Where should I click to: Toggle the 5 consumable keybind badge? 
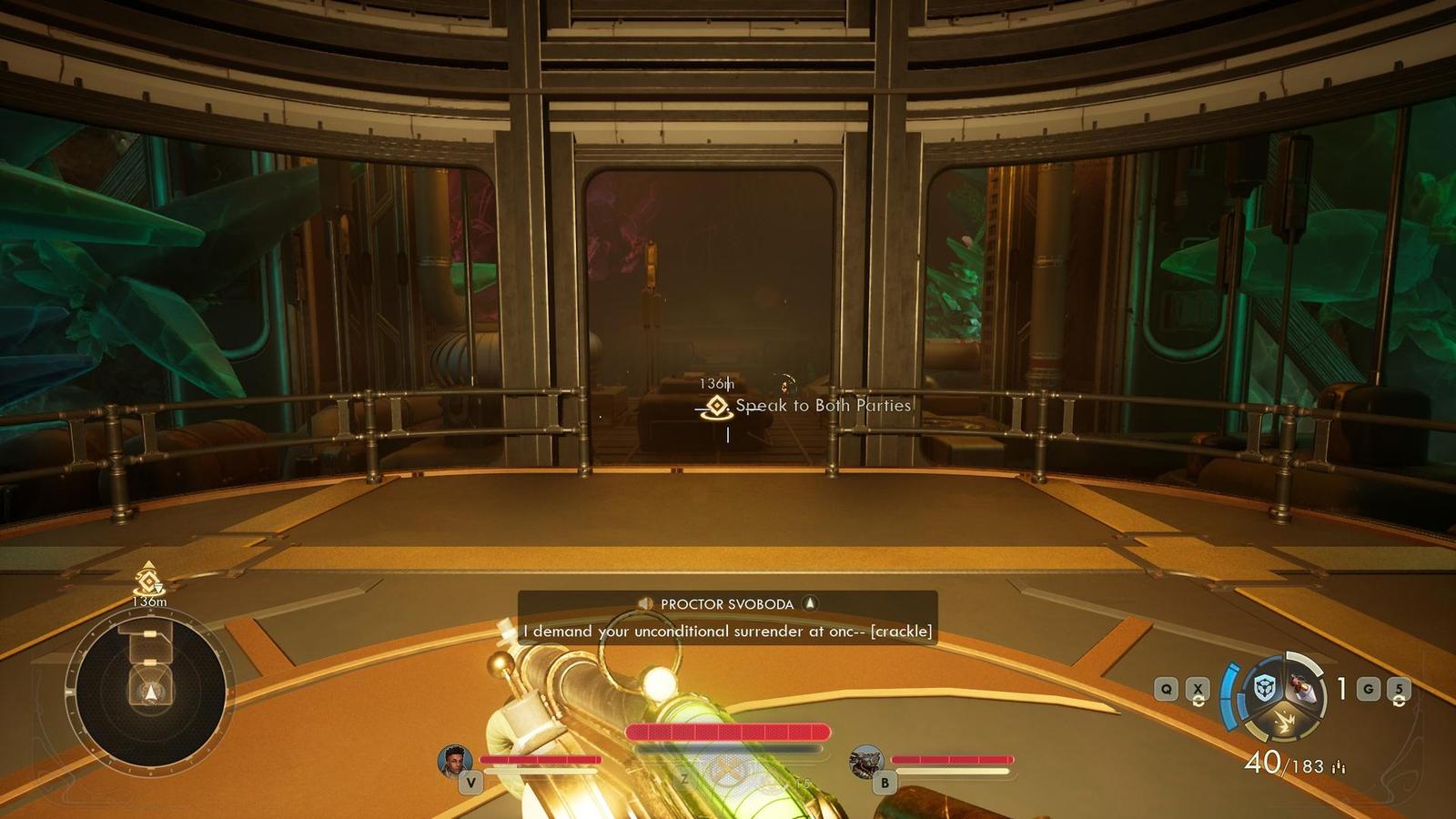pos(1399,687)
